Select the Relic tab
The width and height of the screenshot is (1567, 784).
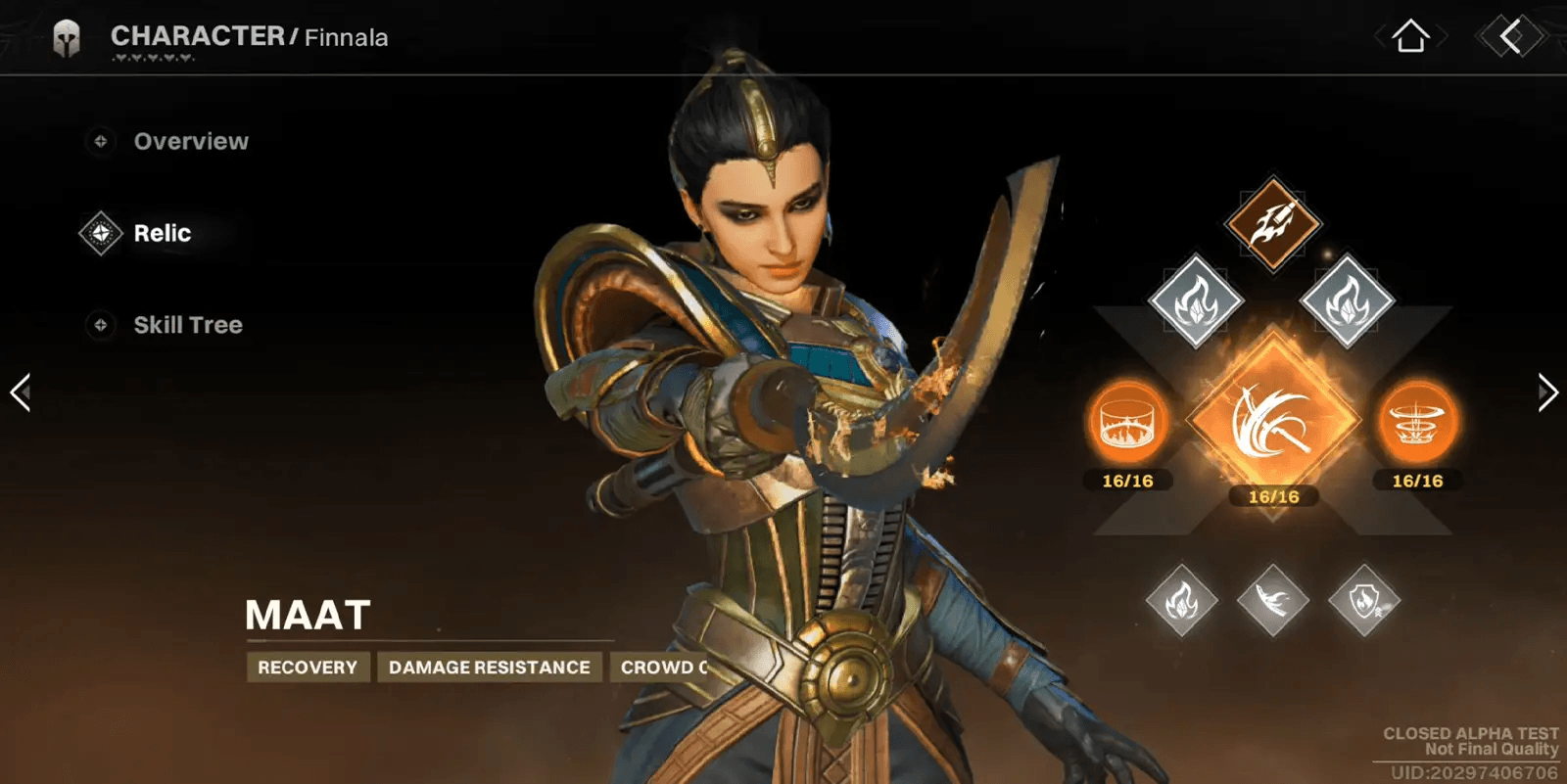point(162,234)
